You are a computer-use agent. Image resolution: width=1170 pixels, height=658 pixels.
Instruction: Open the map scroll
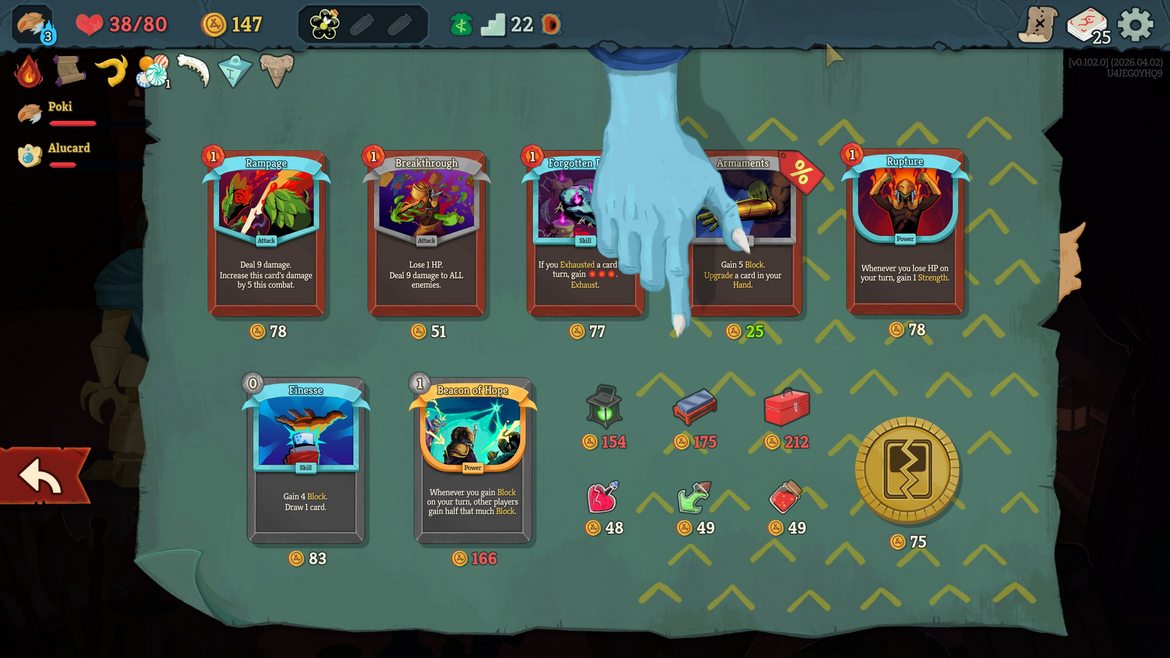pos(1038,24)
